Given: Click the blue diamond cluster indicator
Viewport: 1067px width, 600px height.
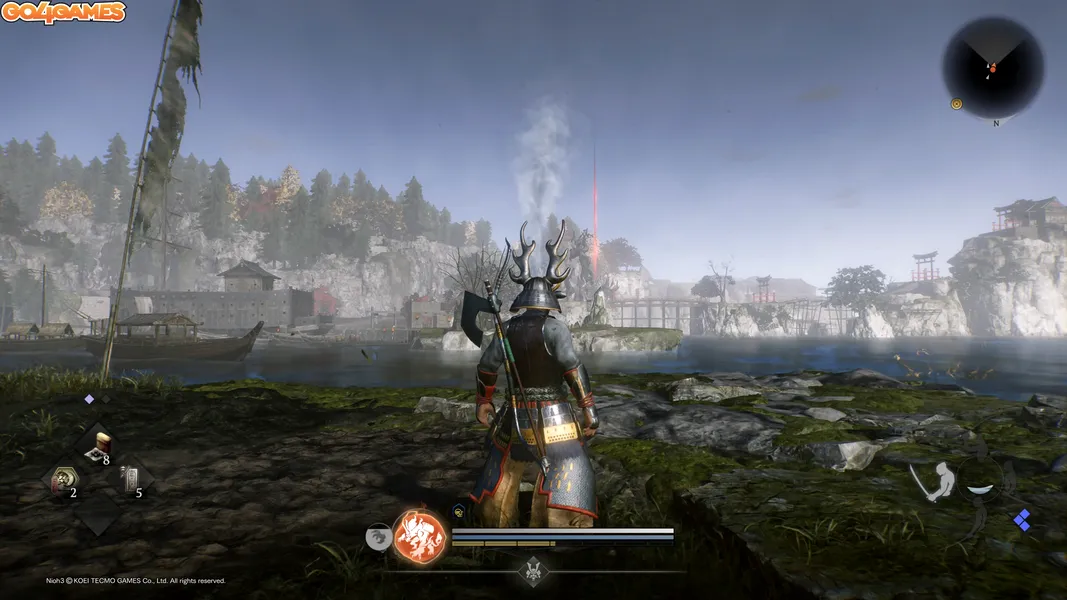Looking at the screenshot, I should click(x=1022, y=520).
